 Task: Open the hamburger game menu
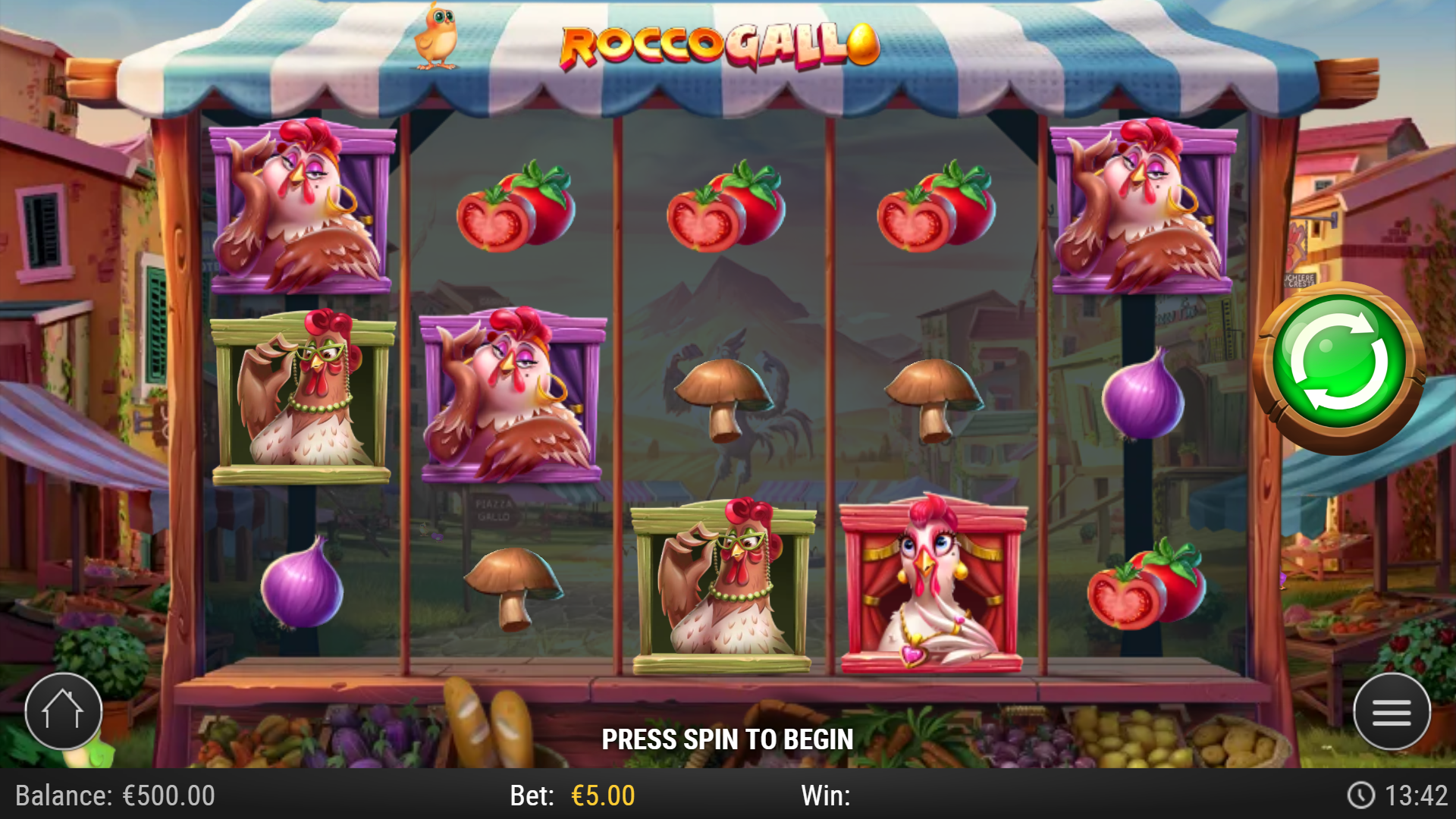(1392, 711)
